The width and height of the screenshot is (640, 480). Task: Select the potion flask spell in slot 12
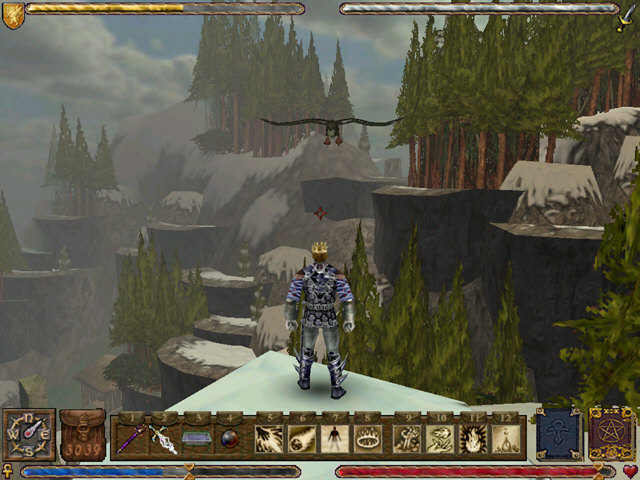click(x=508, y=438)
